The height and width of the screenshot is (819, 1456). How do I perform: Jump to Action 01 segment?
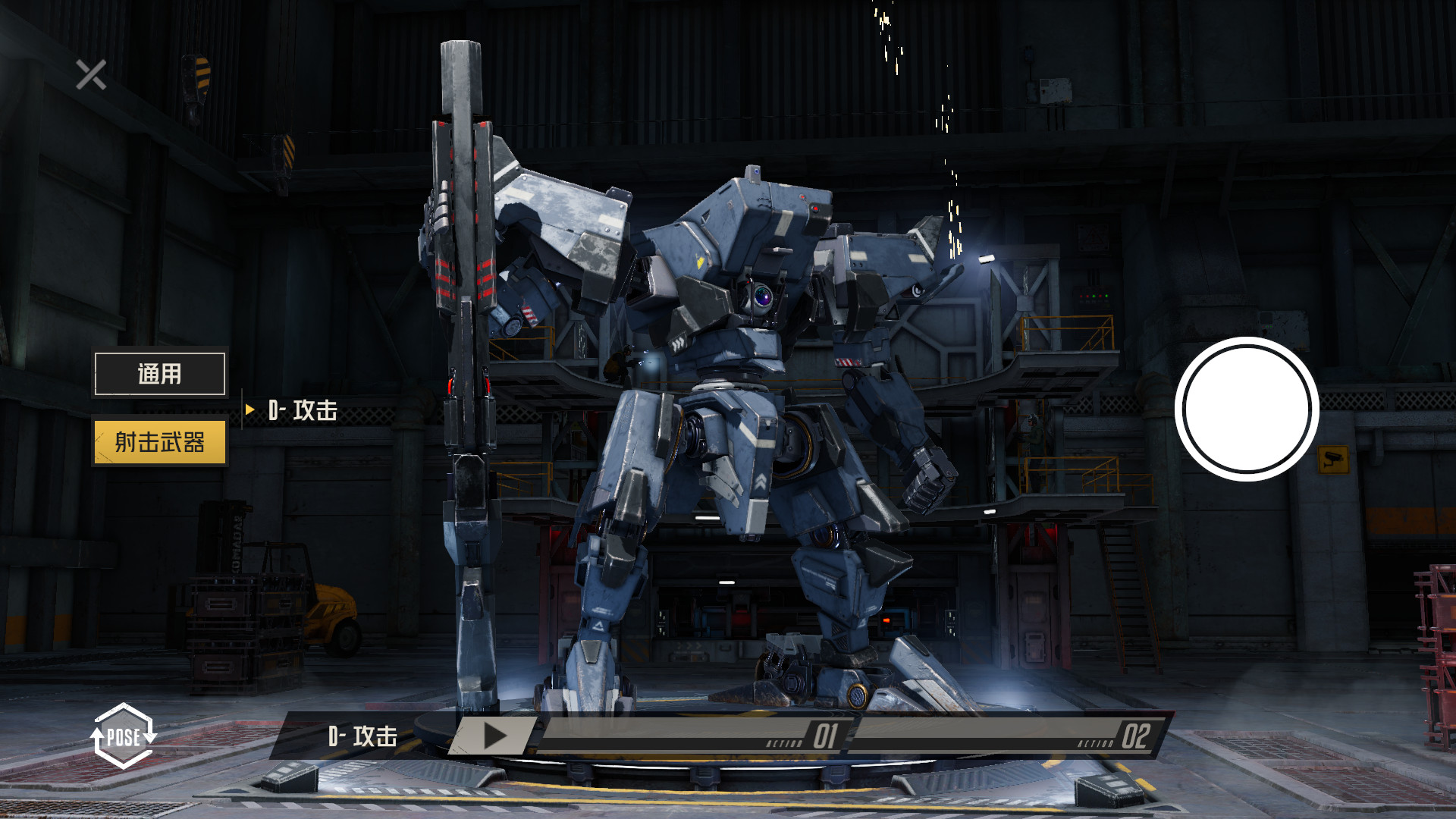pyautogui.click(x=694, y=736)
